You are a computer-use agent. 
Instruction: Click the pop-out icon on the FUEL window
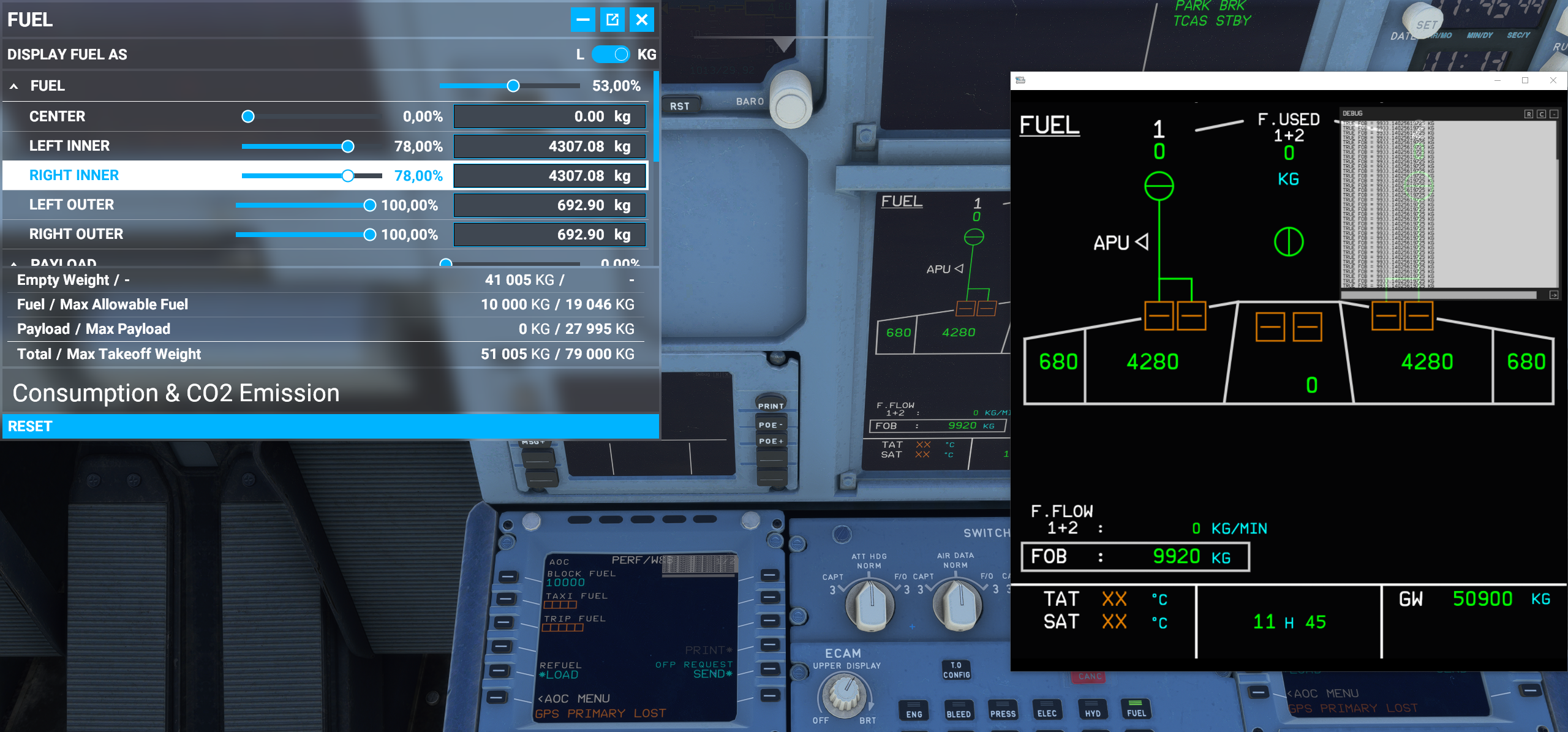click(612, 19)
